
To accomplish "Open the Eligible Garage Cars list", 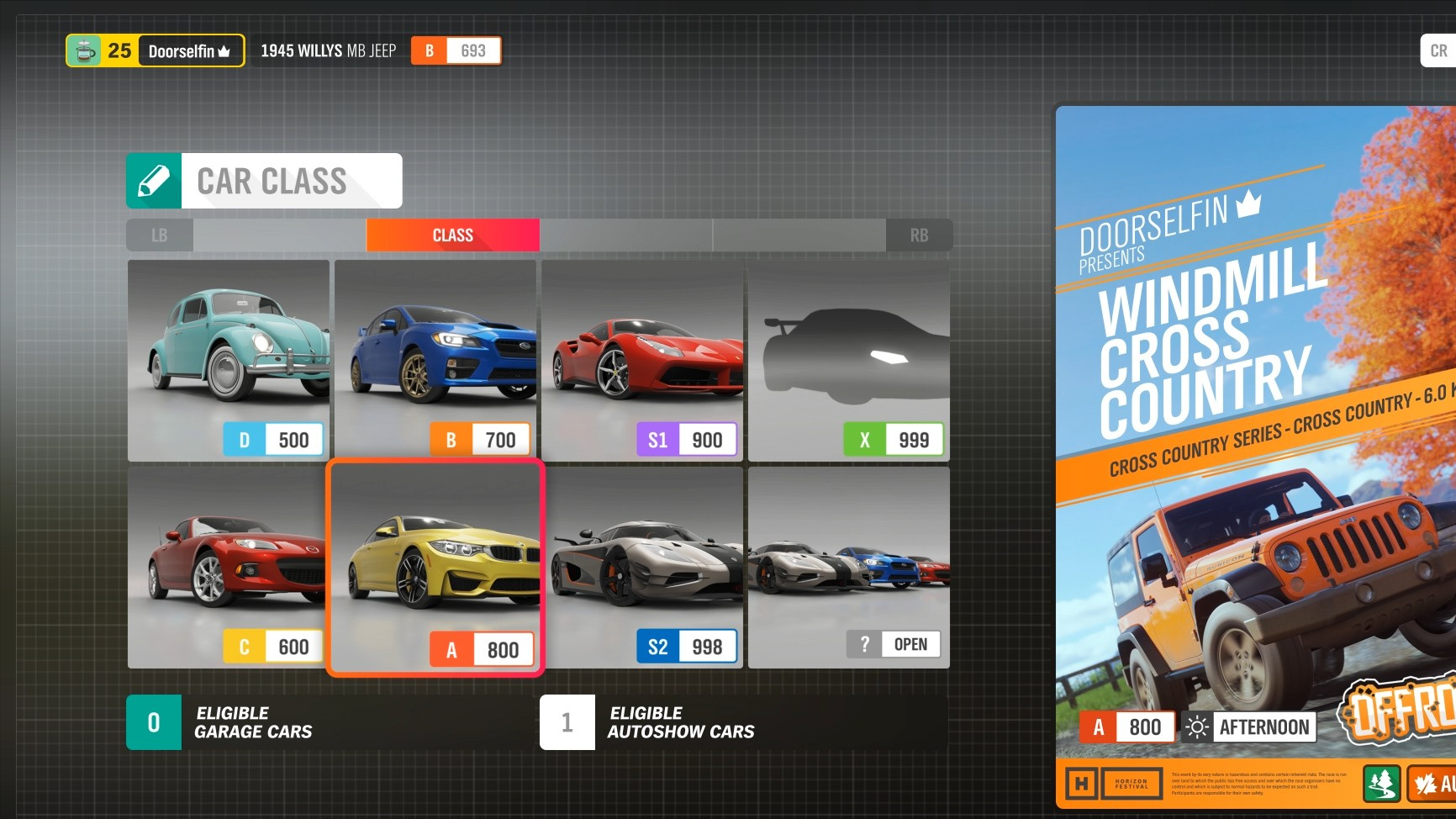I will point(328,722).
